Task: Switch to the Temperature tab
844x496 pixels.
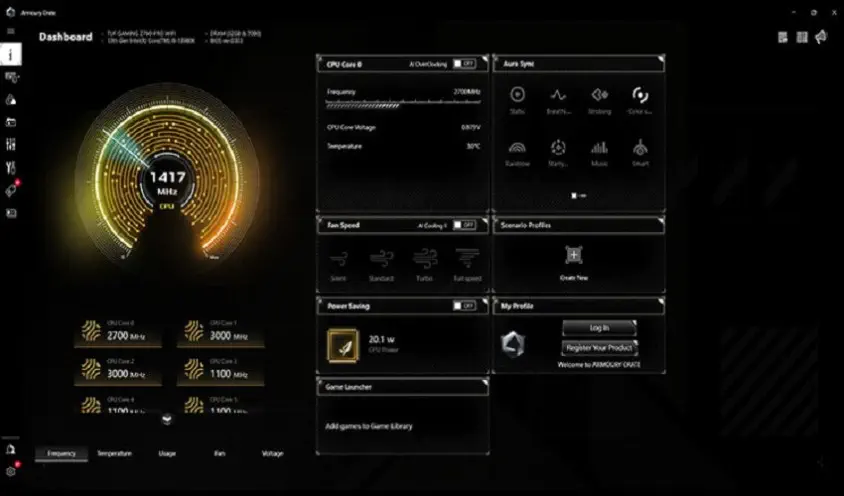Action: [x=114, y=453]
